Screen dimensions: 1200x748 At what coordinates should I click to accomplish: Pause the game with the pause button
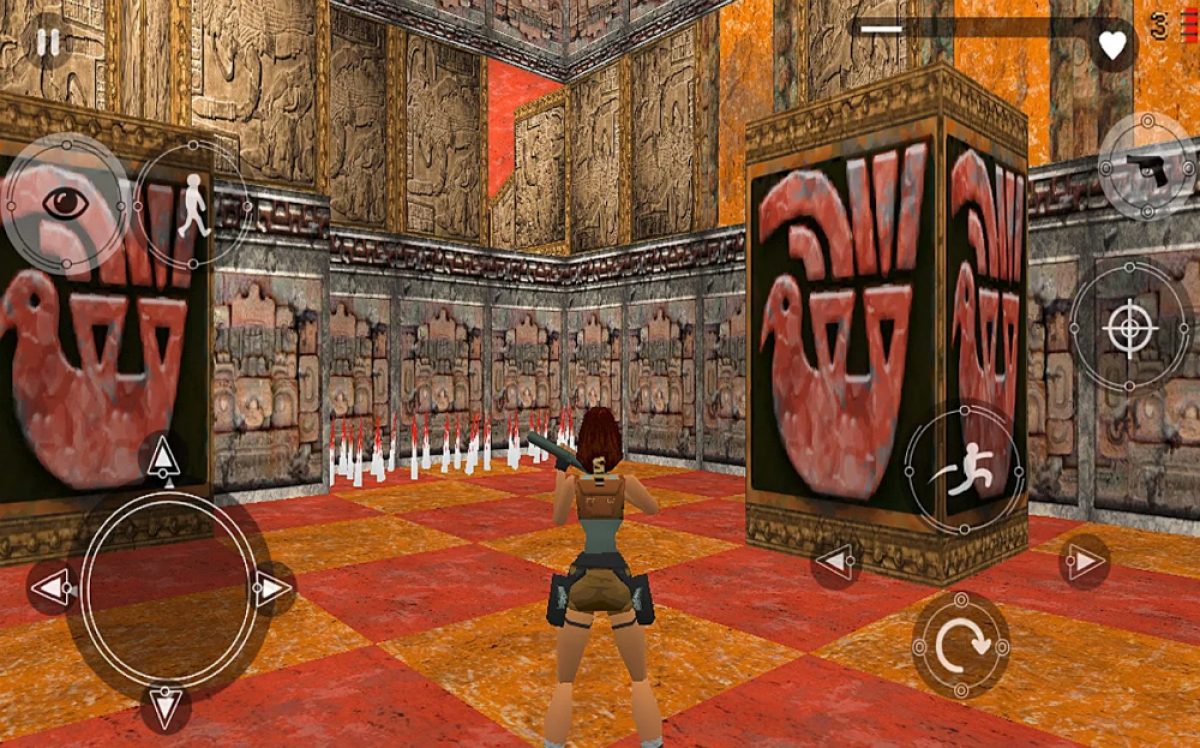pos(46,42)
